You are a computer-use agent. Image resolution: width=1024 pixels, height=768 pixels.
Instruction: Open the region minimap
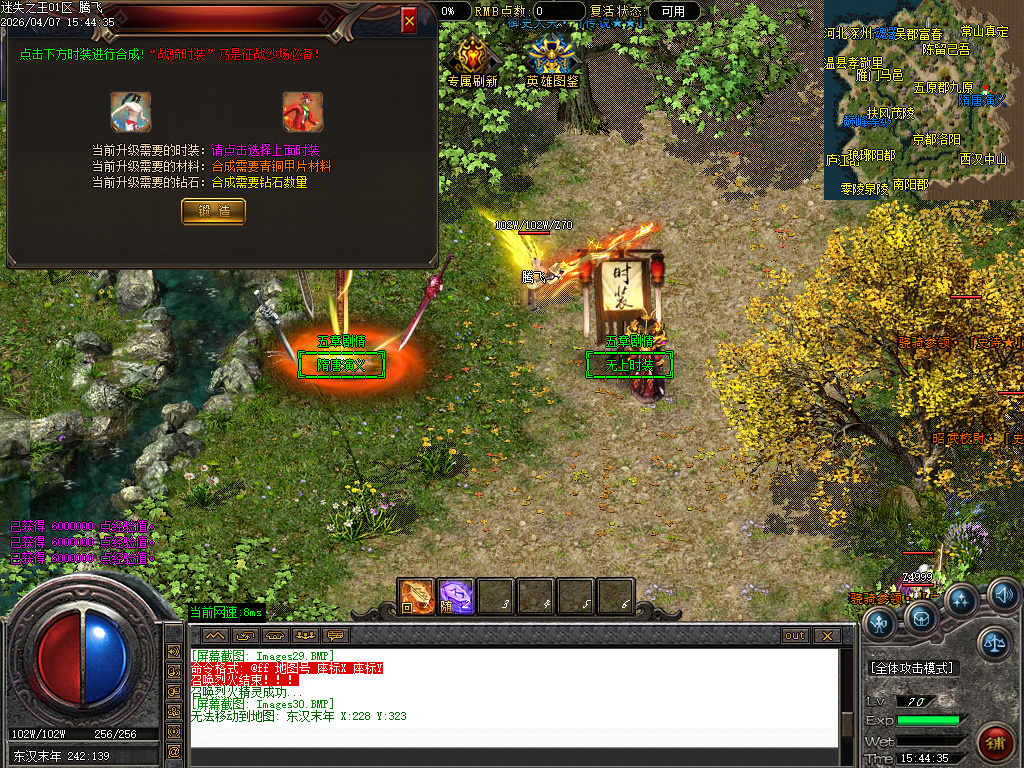916,98
